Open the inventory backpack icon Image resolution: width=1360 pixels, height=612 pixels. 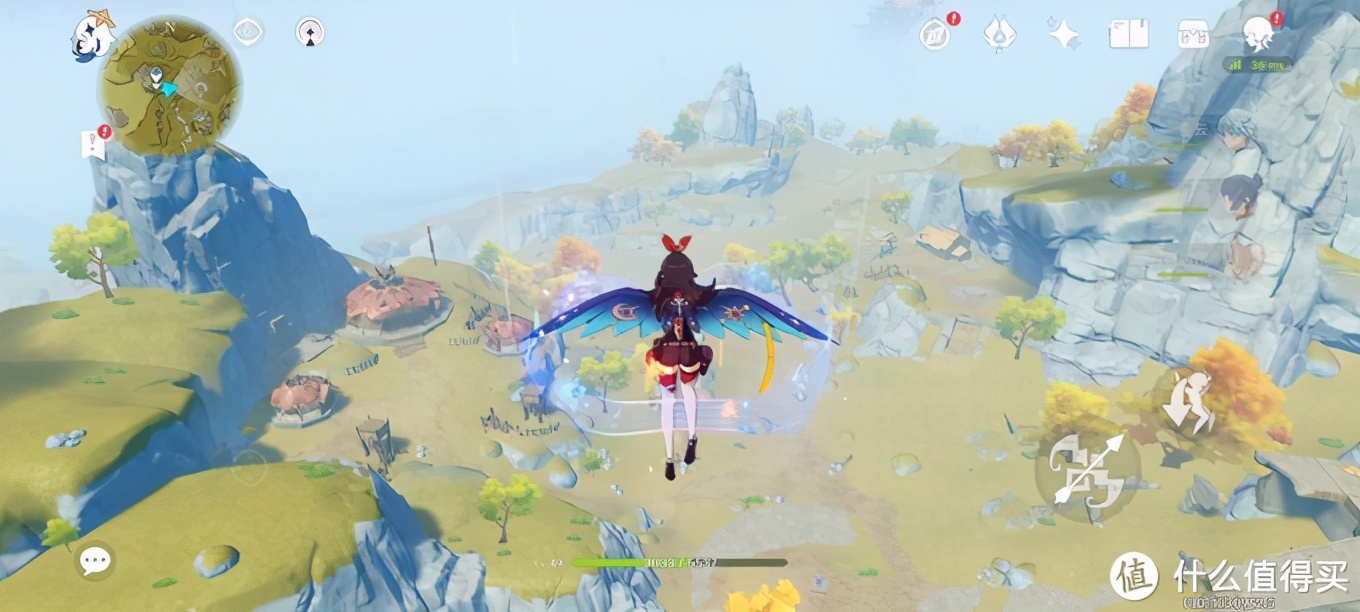click(1194, 34)
